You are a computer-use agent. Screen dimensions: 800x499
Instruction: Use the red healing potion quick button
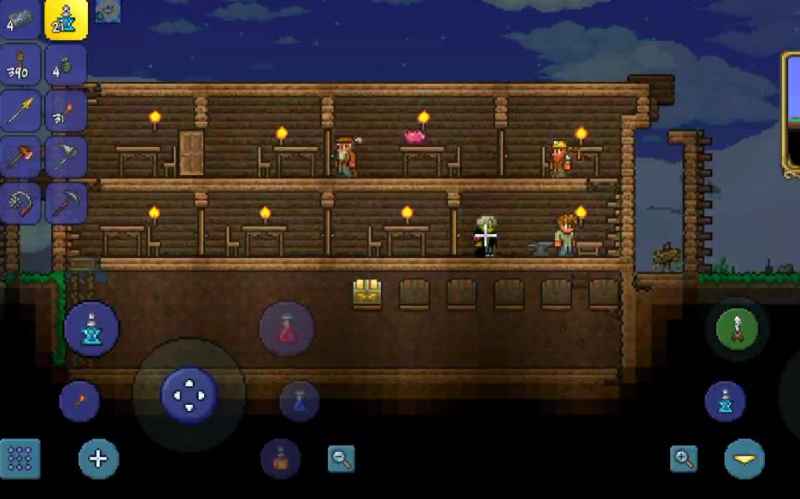(287, 328)
